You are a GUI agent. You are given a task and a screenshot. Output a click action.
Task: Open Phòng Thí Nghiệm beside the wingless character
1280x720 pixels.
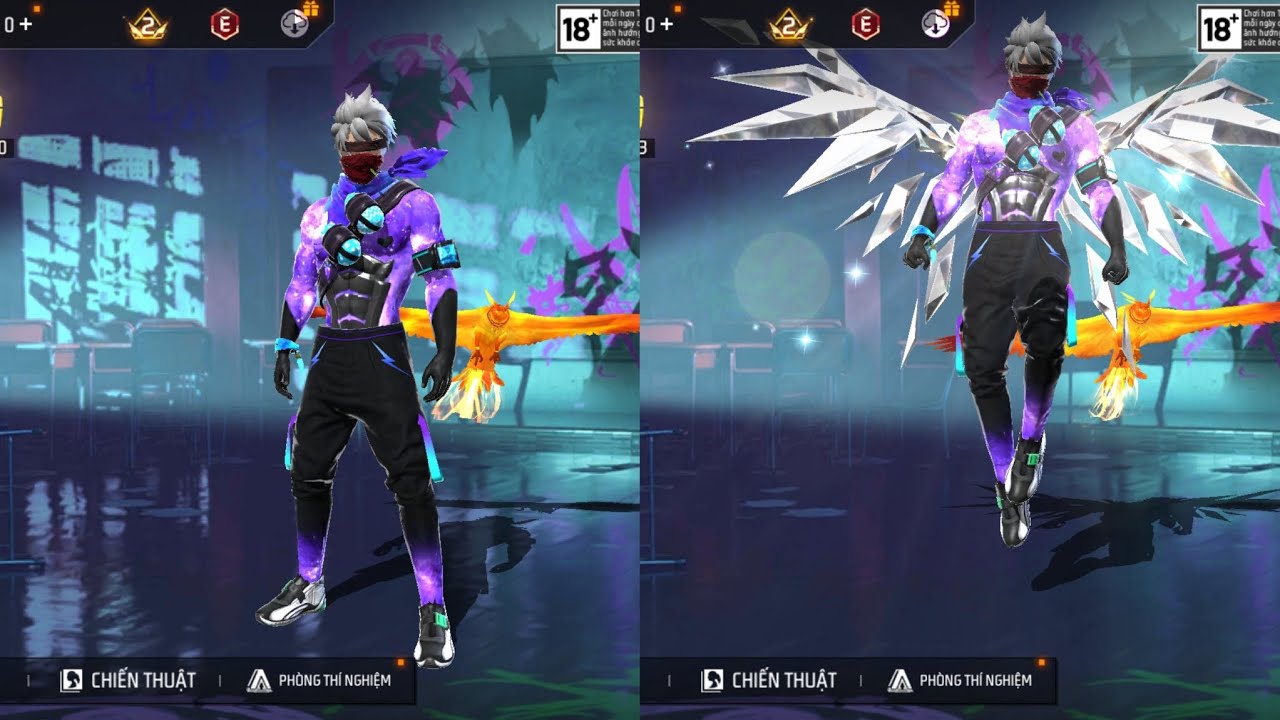319,681
